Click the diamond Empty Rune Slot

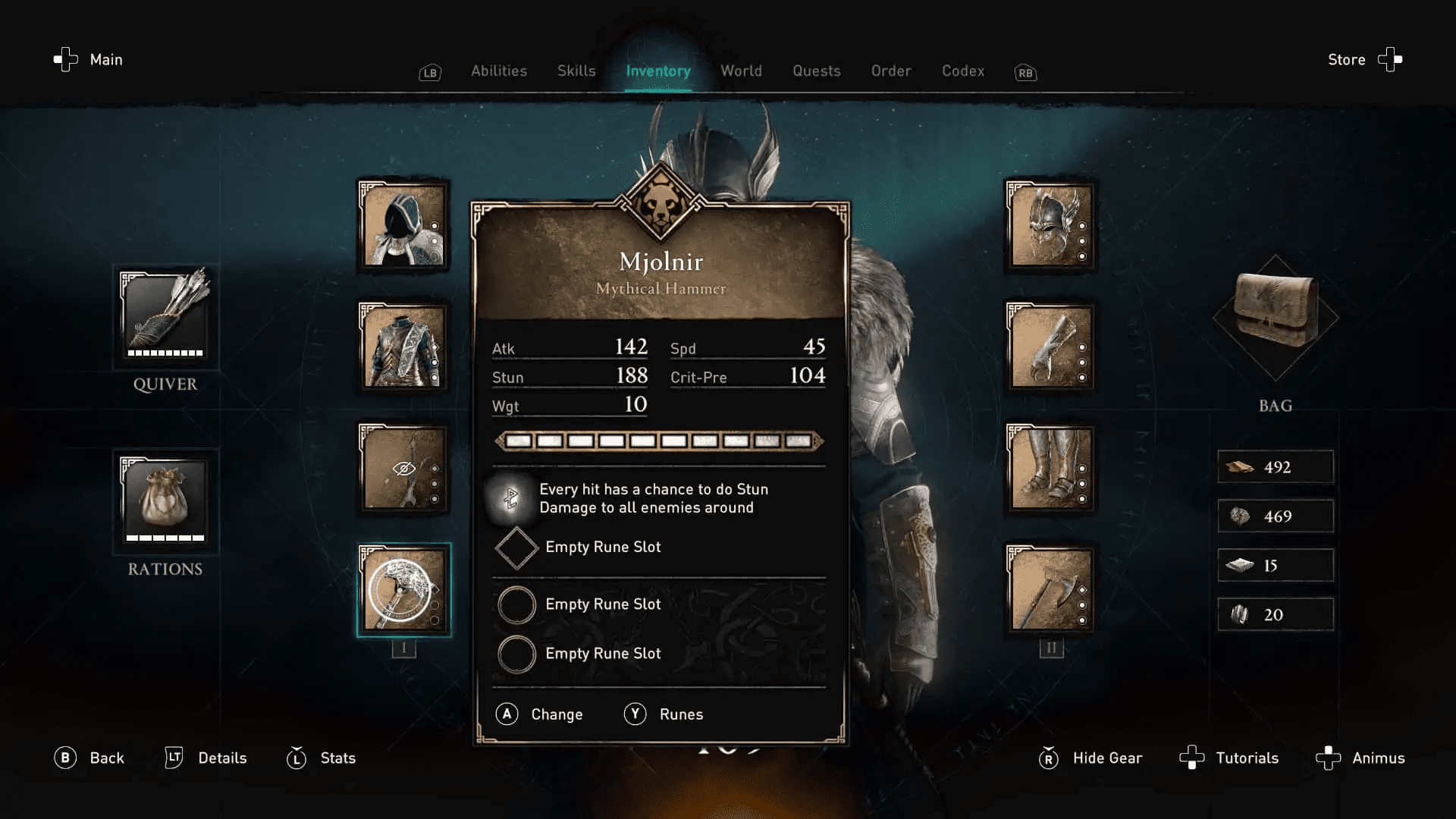(516, 547)
